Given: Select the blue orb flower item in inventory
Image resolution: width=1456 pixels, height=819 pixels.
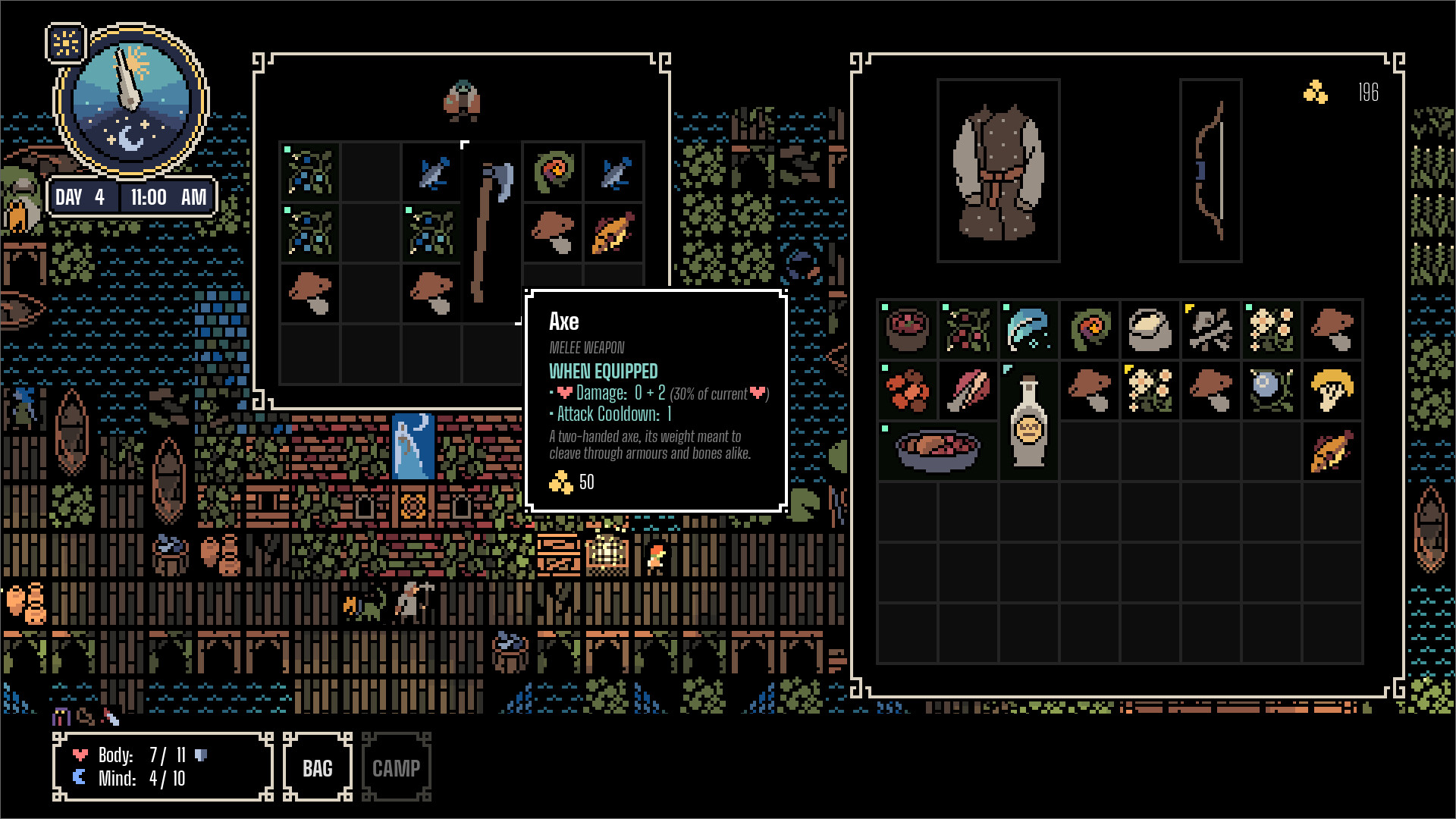Looking at the screenshot, I should pos(1272,391).
